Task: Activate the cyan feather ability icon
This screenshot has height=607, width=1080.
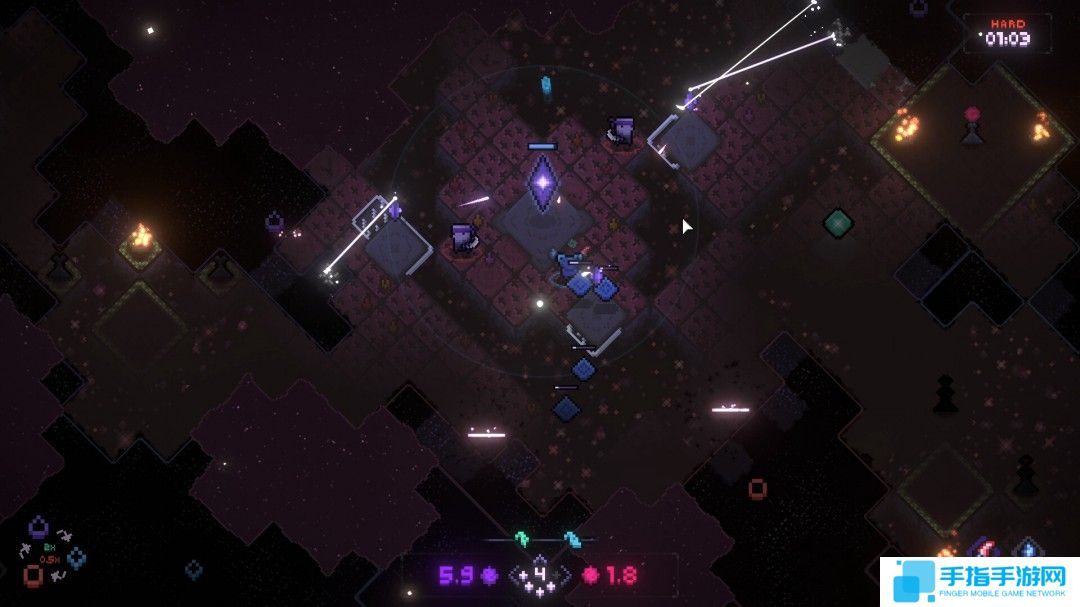Action: (x=571, y=539)
